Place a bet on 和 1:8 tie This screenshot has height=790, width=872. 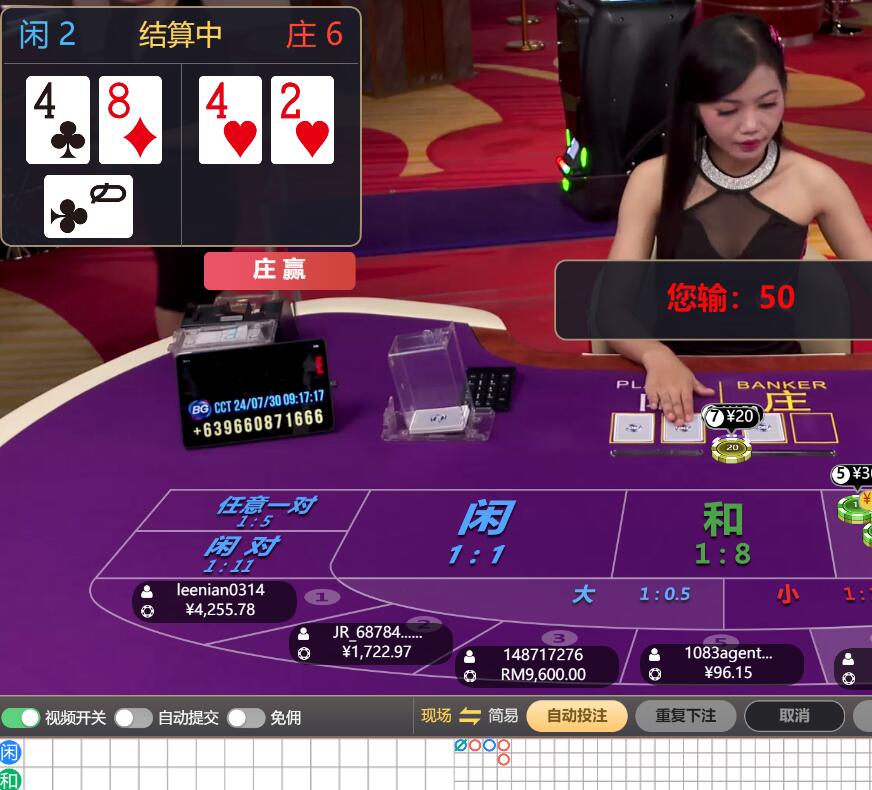coord(722,534)
